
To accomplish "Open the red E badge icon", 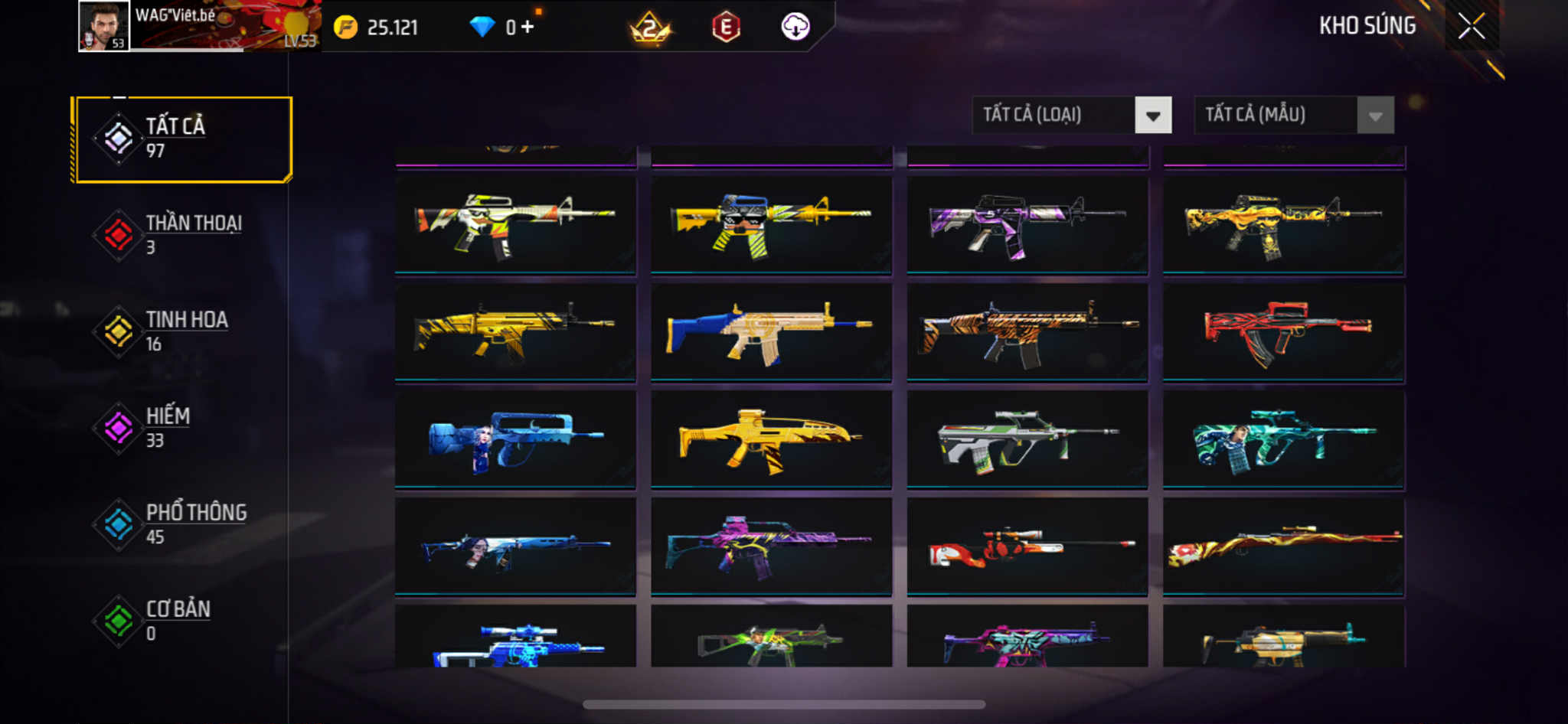I will [726, 28].
